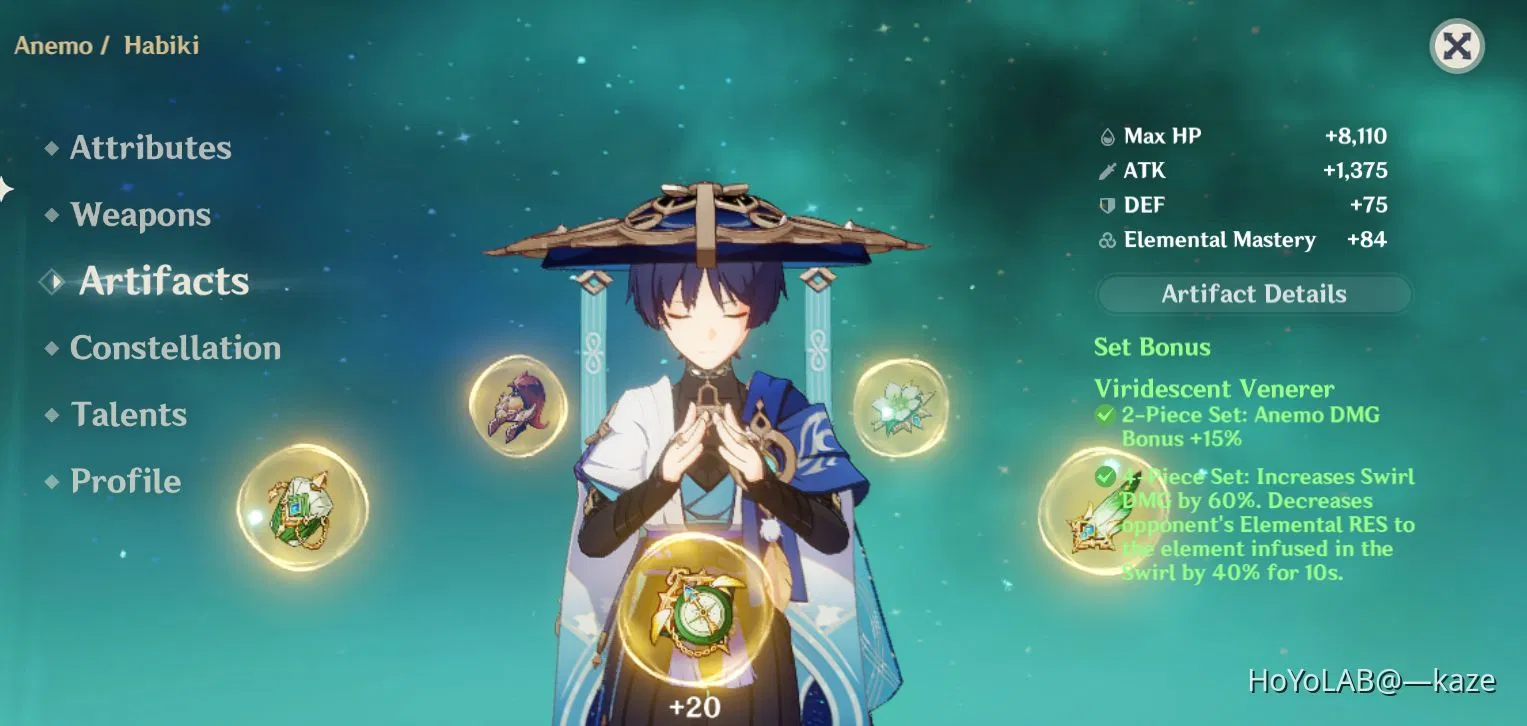
Task: Toggle the 4-Piece Set bonus checkmark
Action: click(x=1104, y=477)
